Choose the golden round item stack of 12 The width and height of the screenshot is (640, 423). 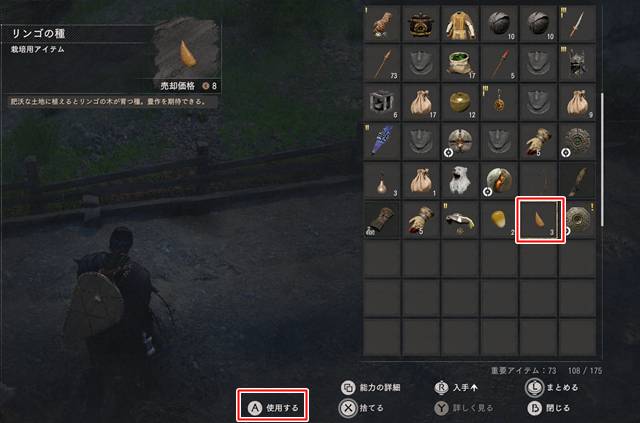(x=460, y=101)
